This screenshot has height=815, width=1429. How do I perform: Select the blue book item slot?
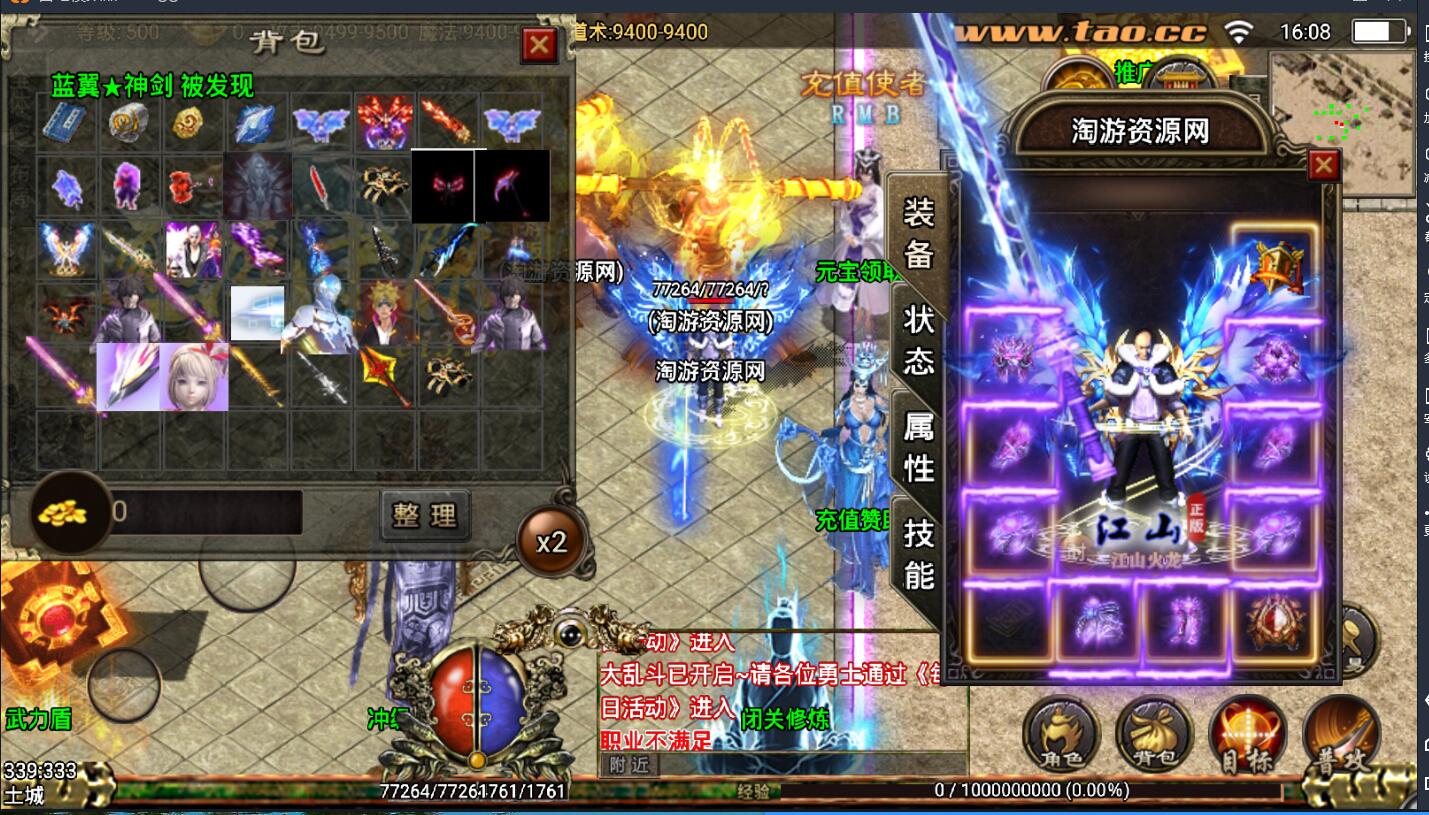point(65,123)
